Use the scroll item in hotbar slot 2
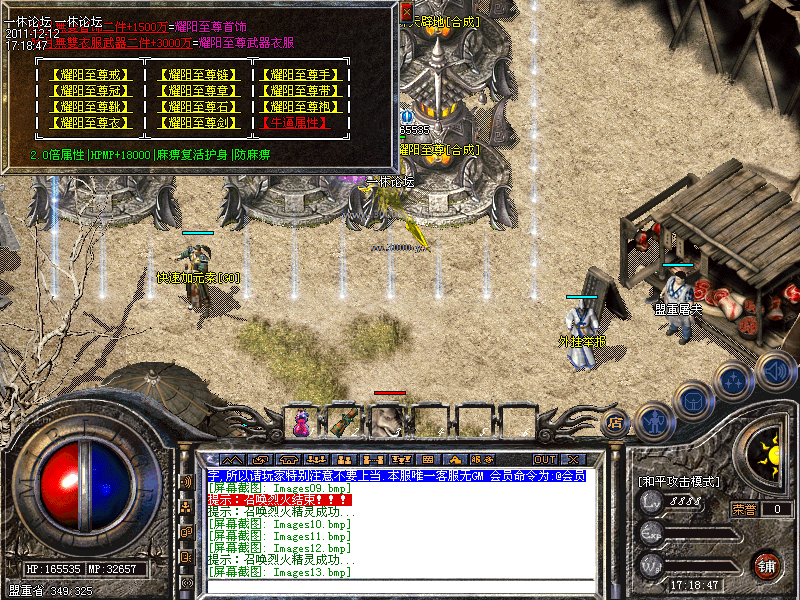This screenshot has width=800, height=600. coord(342,423)
